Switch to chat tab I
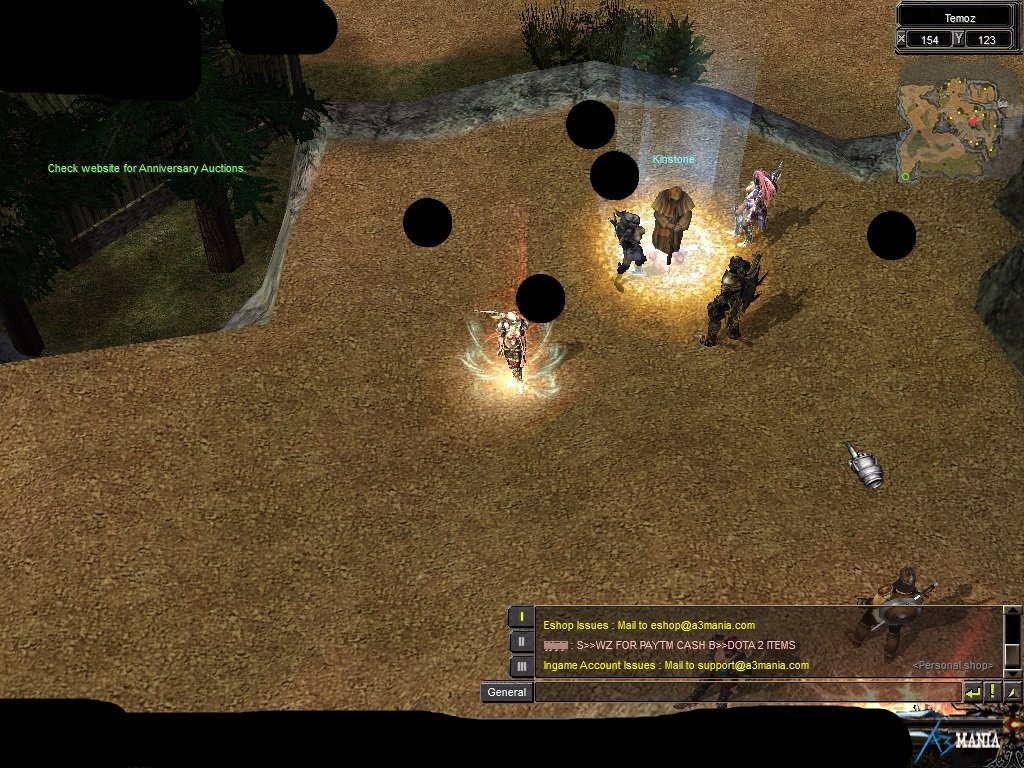This screenshot has width=1024, height=768. pos(521,617)
